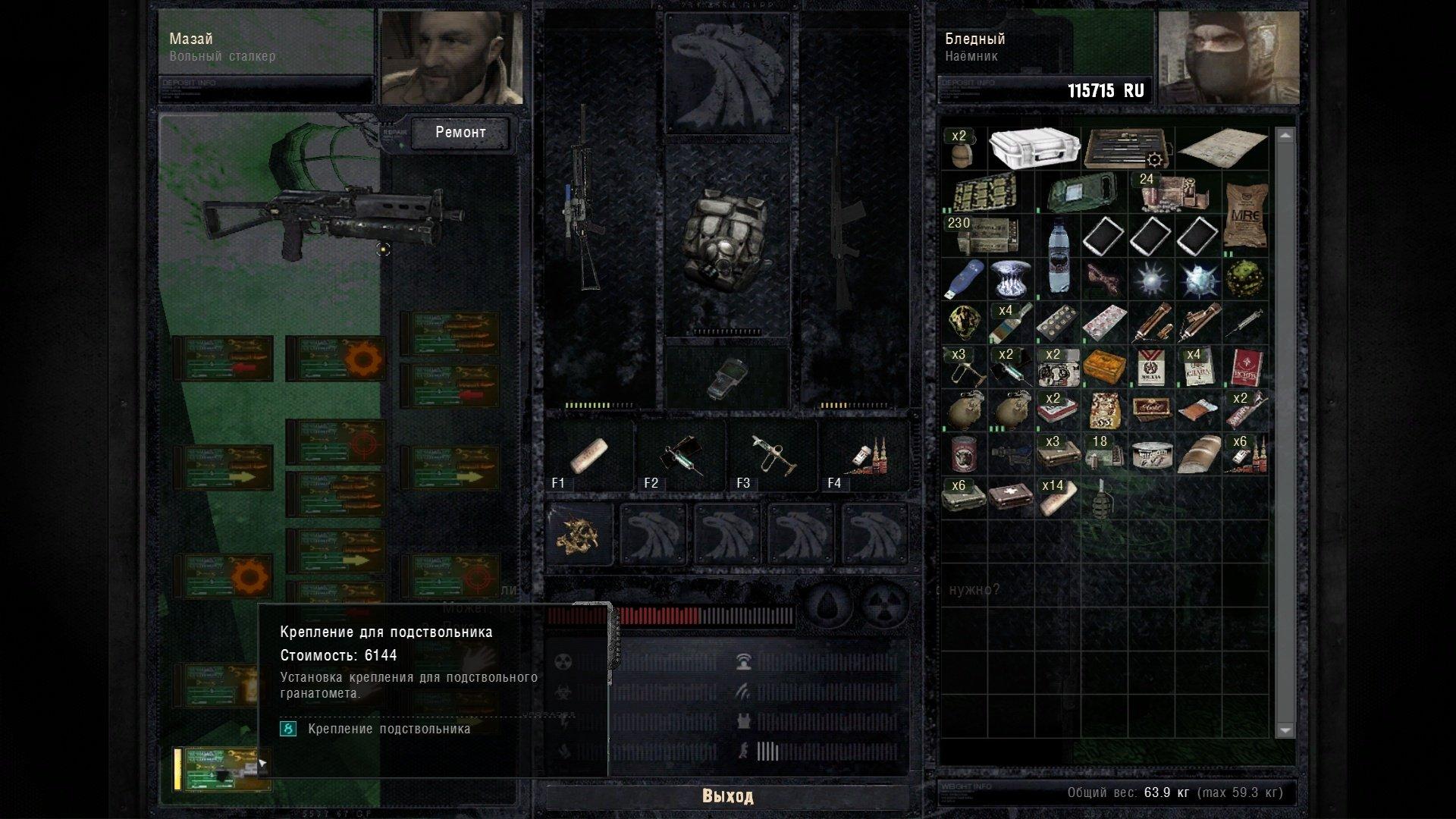Select the white plastic case item
The width and height of the screenshot is (1456, 819).
1034,148
